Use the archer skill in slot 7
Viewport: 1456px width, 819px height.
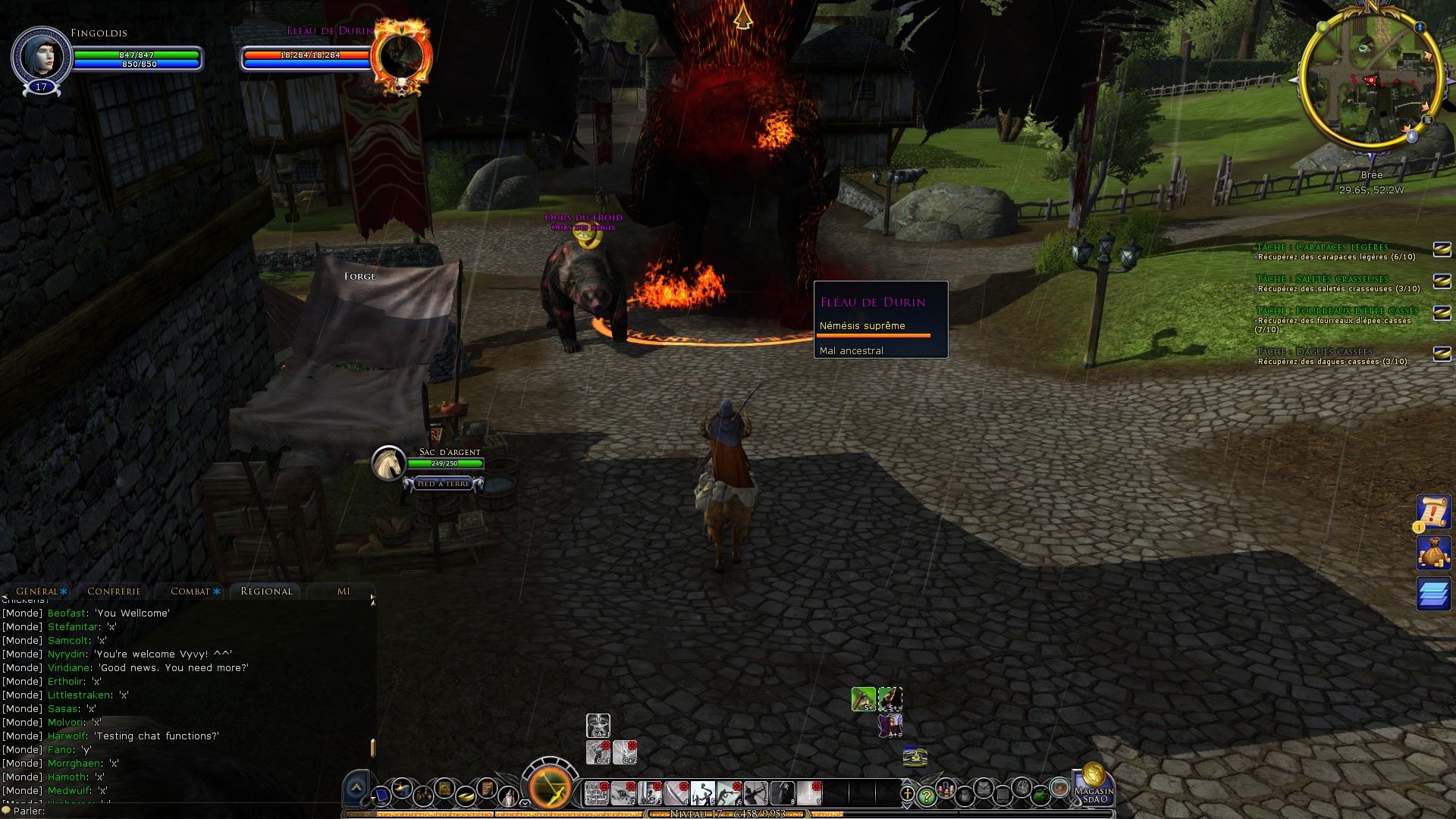point(755,793)
